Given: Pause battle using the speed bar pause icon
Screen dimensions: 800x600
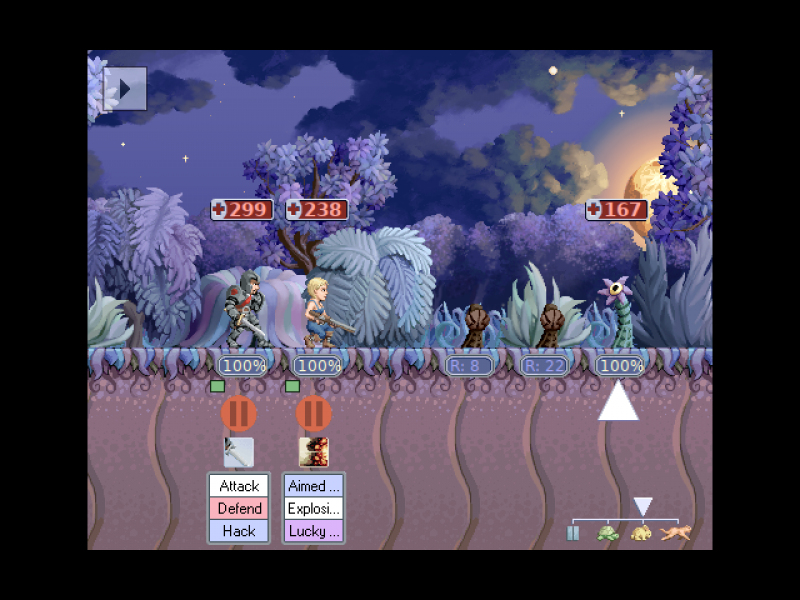Looking at the screenshot, I should click(x=573, y=533).
